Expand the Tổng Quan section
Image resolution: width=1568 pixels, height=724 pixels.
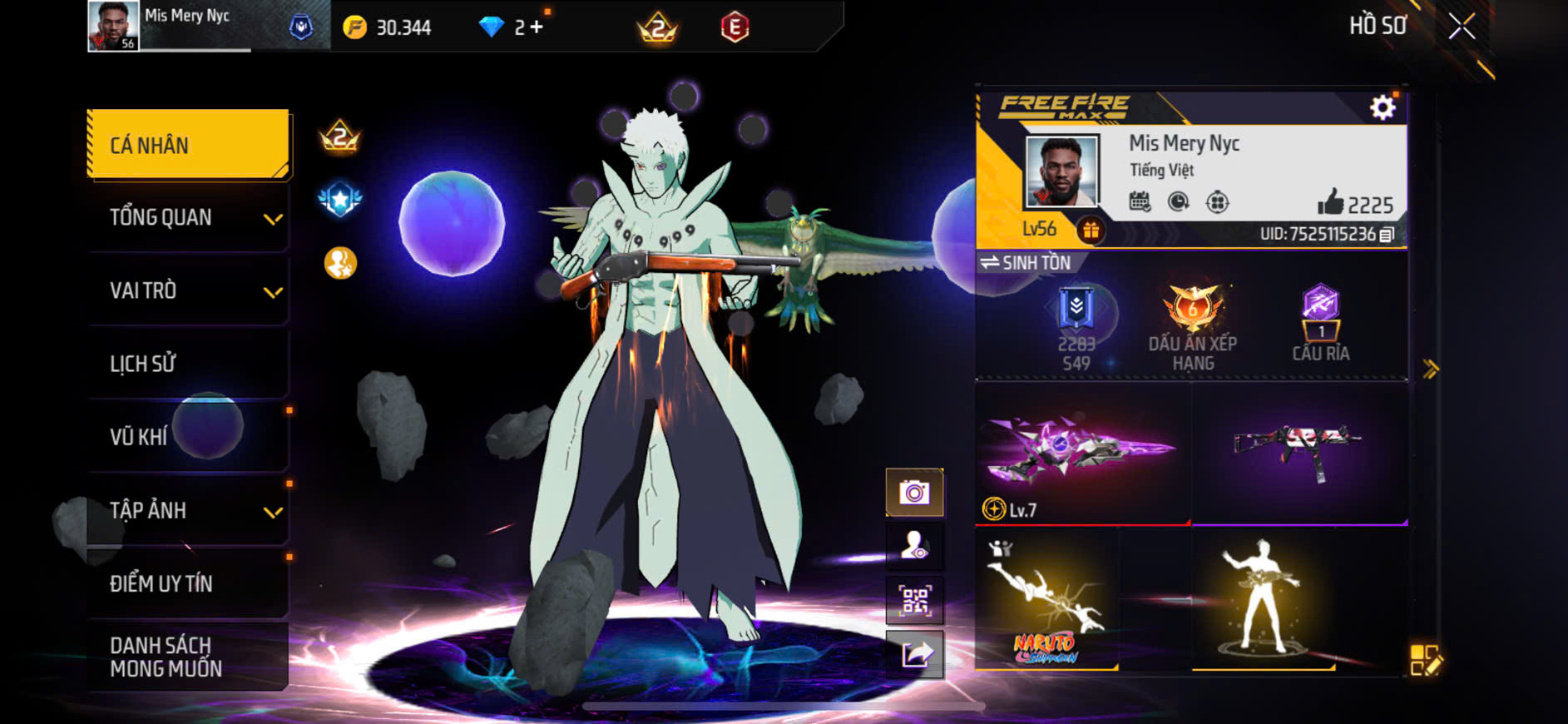click(273, 219)
